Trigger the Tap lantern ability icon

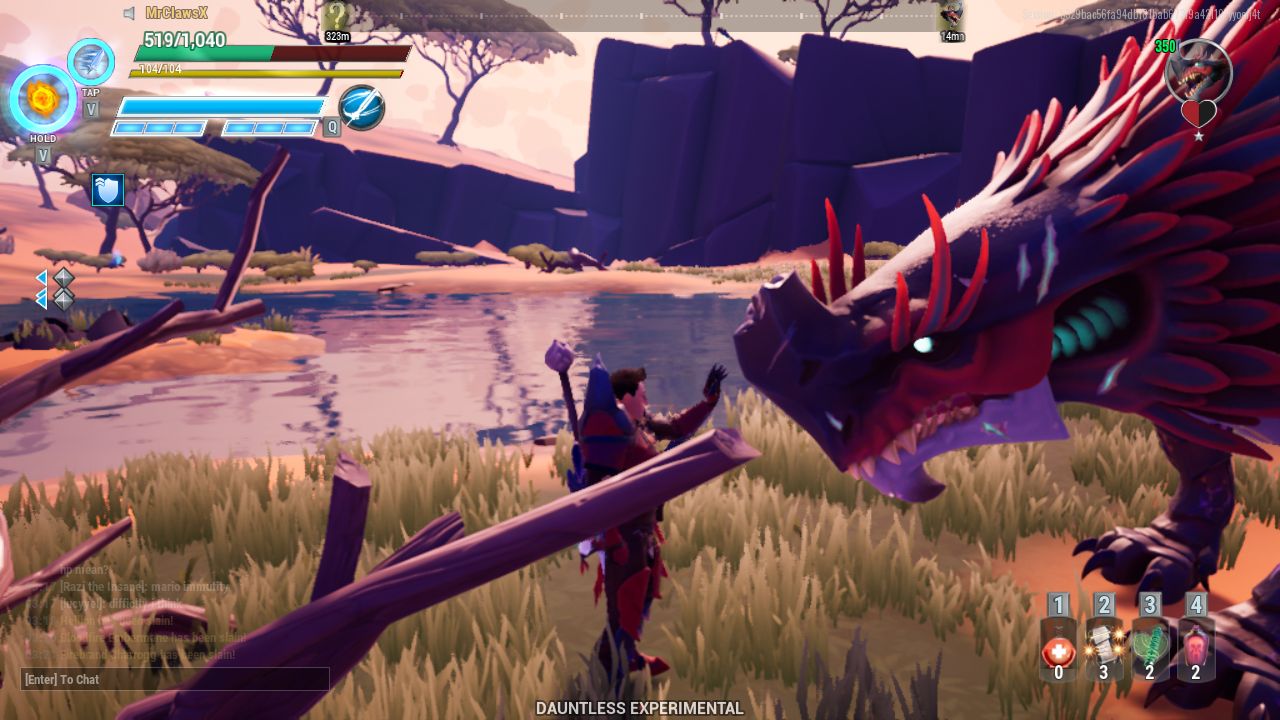coord(89,62)
